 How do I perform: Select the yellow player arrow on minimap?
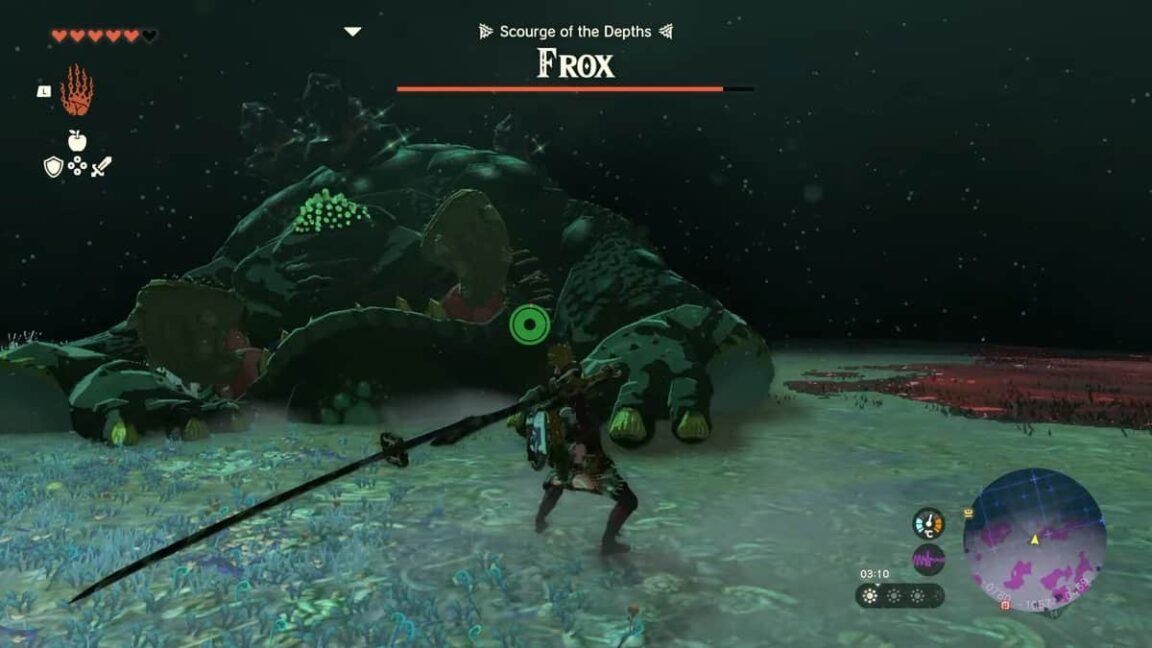pos(1035,539)
